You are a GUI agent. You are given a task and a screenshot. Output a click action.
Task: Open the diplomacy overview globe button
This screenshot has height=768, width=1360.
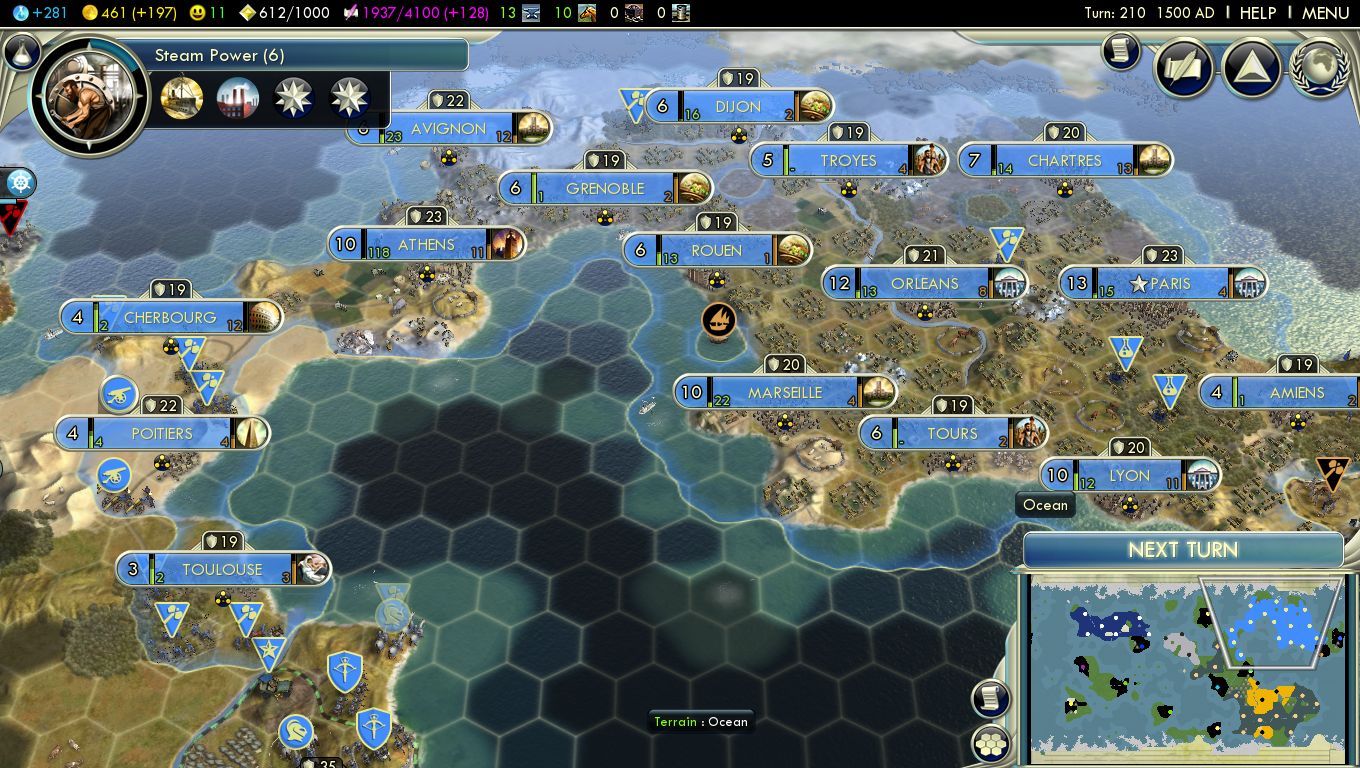click(x=1321, y=68)
